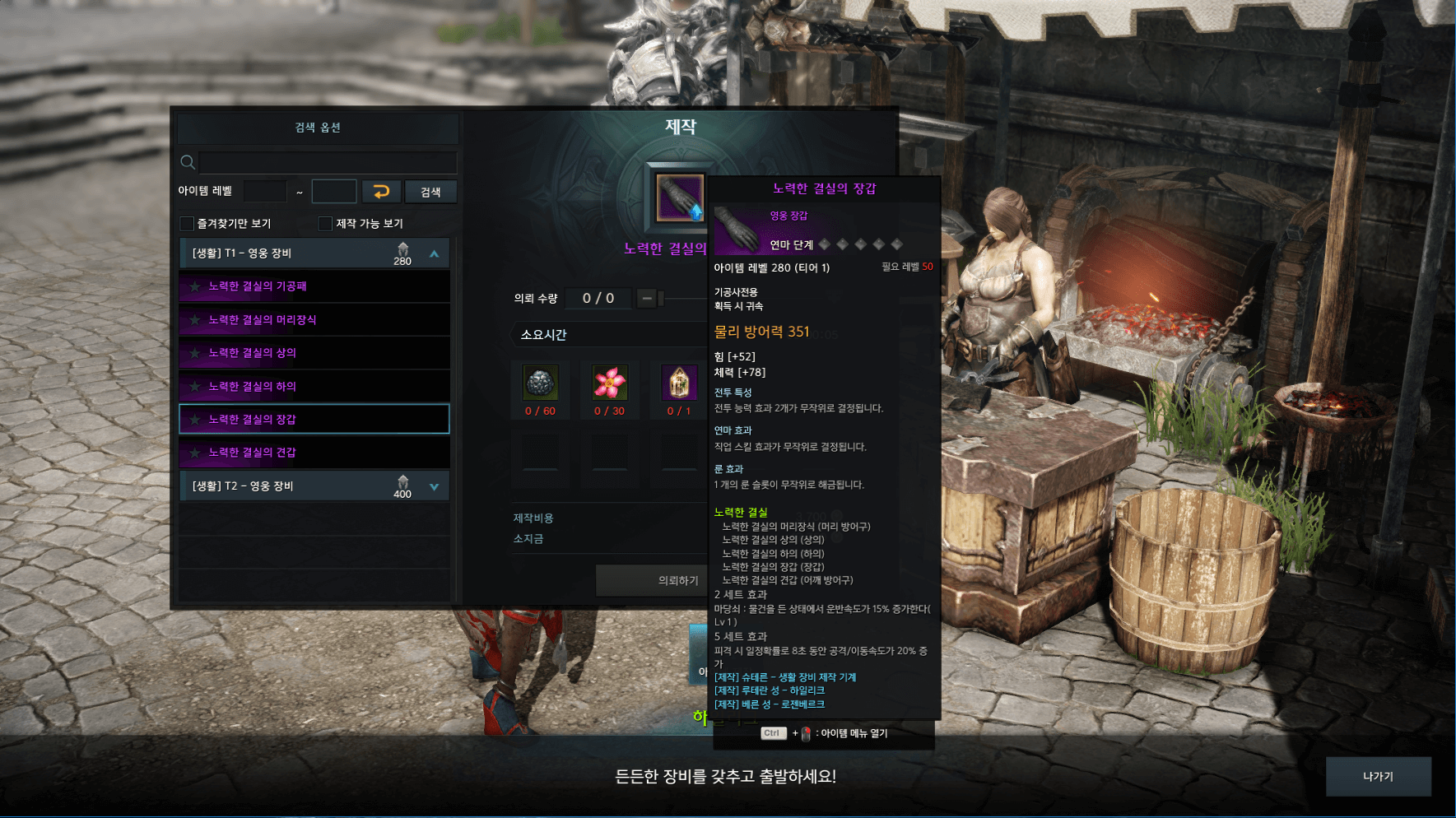Click the search text field

tap(328, 162)
